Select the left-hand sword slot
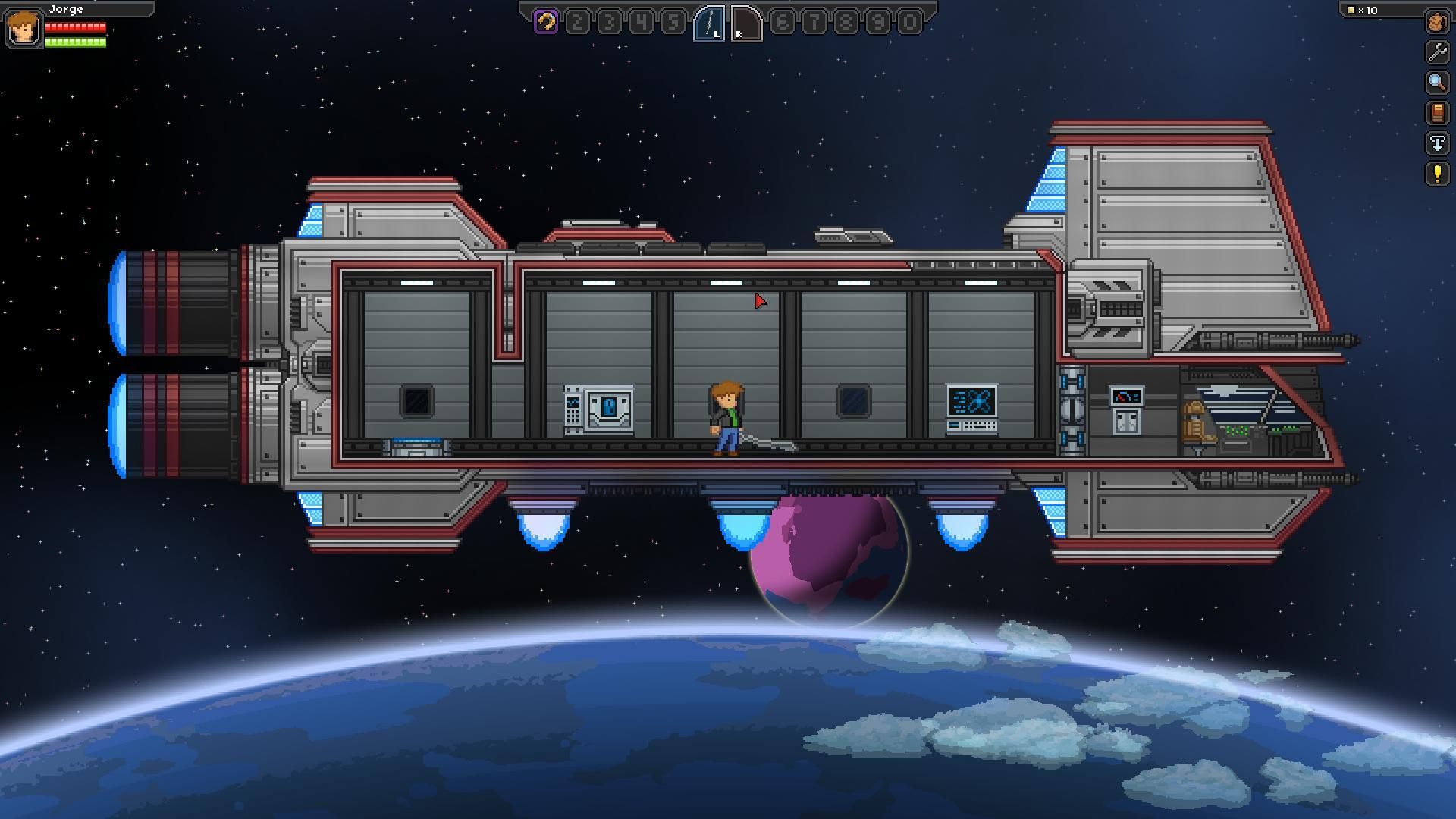Image resolution: width=1456 pixels, height=819 pixels. click(x=710, y=23)
